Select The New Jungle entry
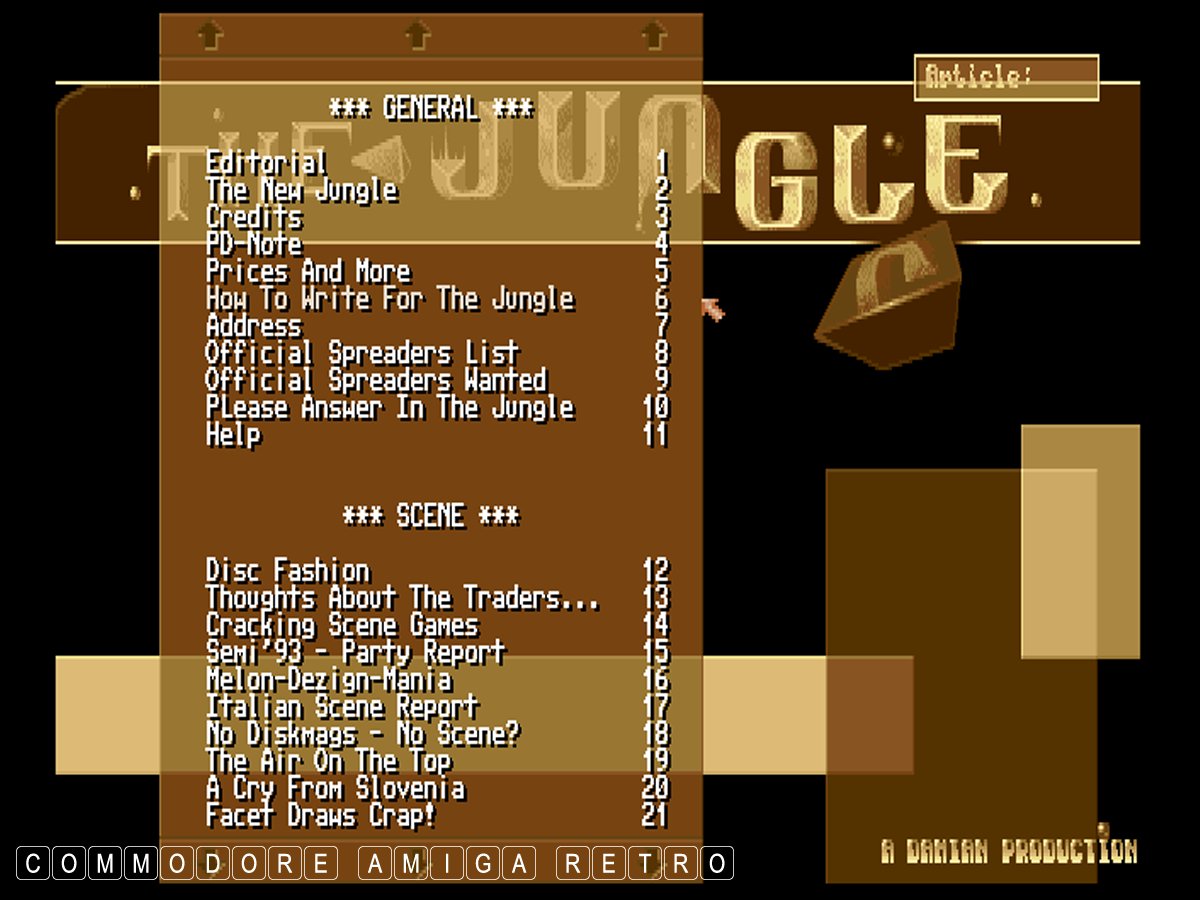Viewport: 1200px width, 900px height. [301, 190]
